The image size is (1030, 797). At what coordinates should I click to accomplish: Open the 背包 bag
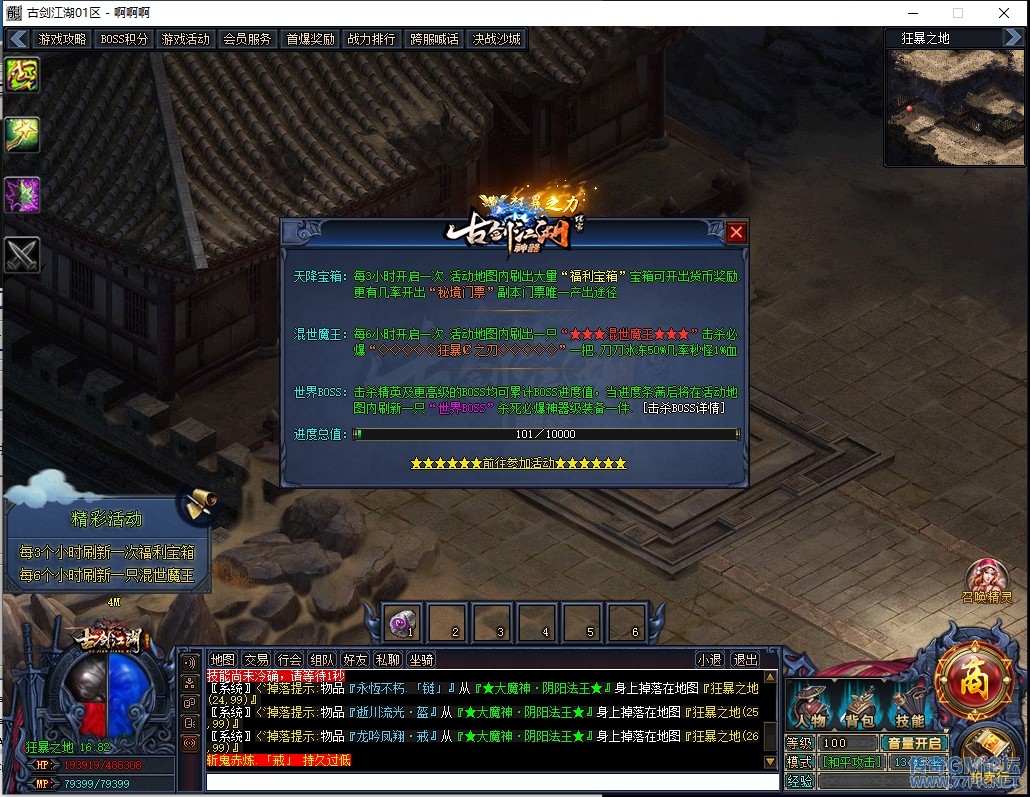click(861, 707)
